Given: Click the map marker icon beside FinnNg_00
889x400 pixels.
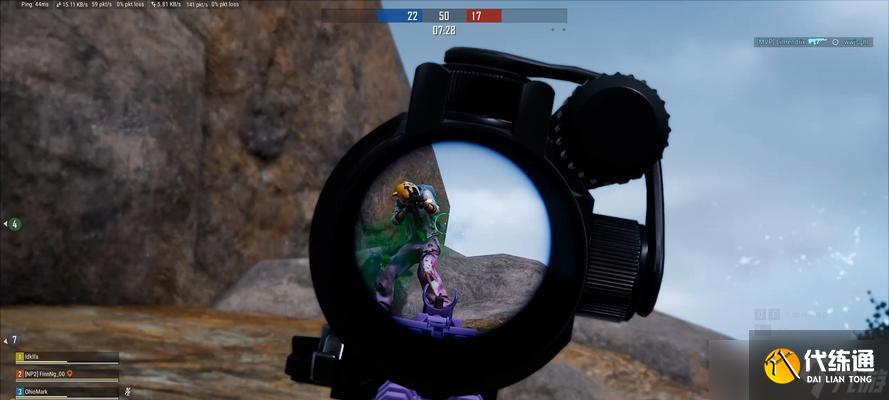Looking at the screenshot, I should click(71, 374).
